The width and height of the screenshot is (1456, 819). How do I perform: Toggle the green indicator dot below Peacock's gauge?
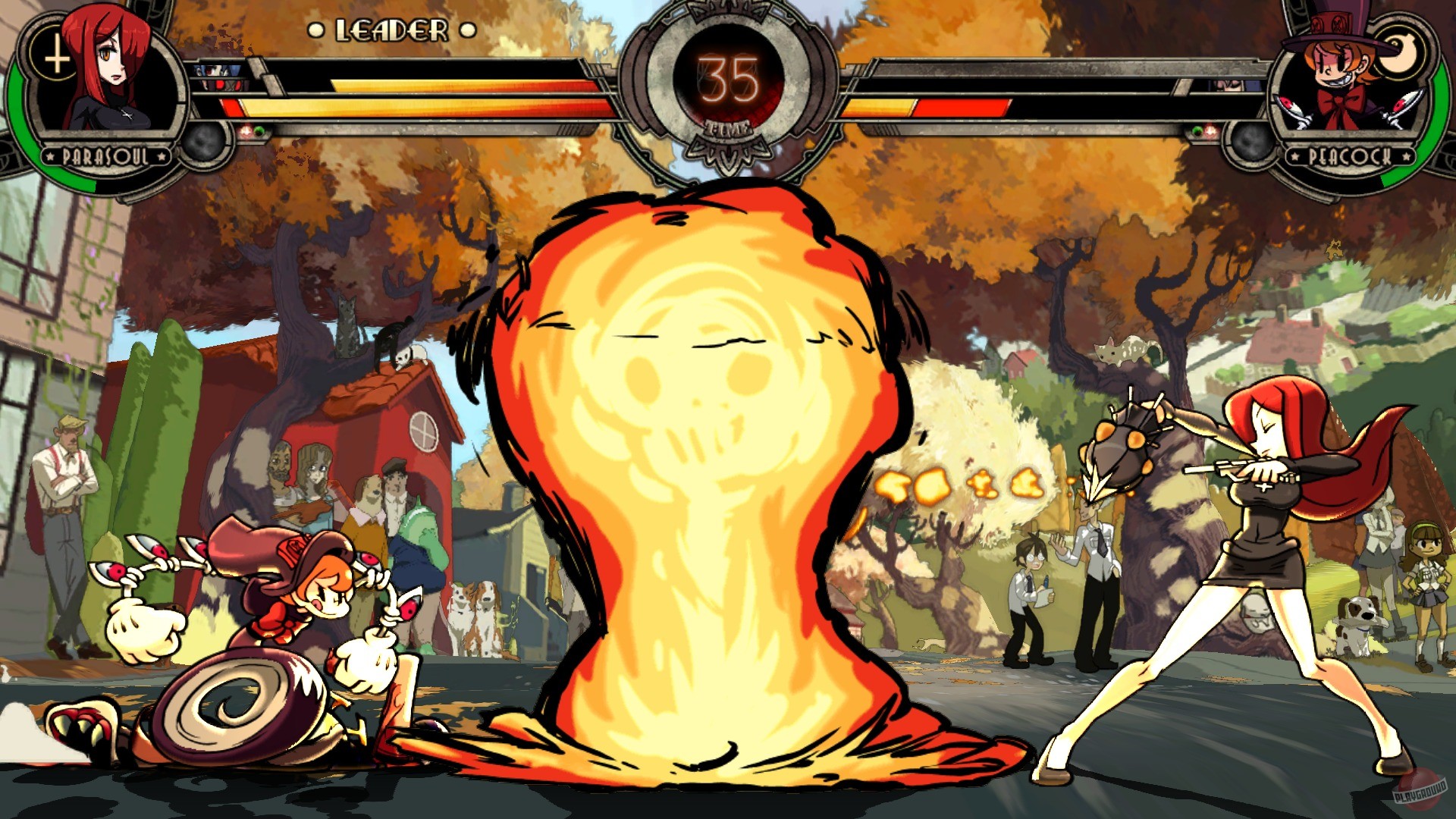pyautogui.click(x=1197, y=130)
